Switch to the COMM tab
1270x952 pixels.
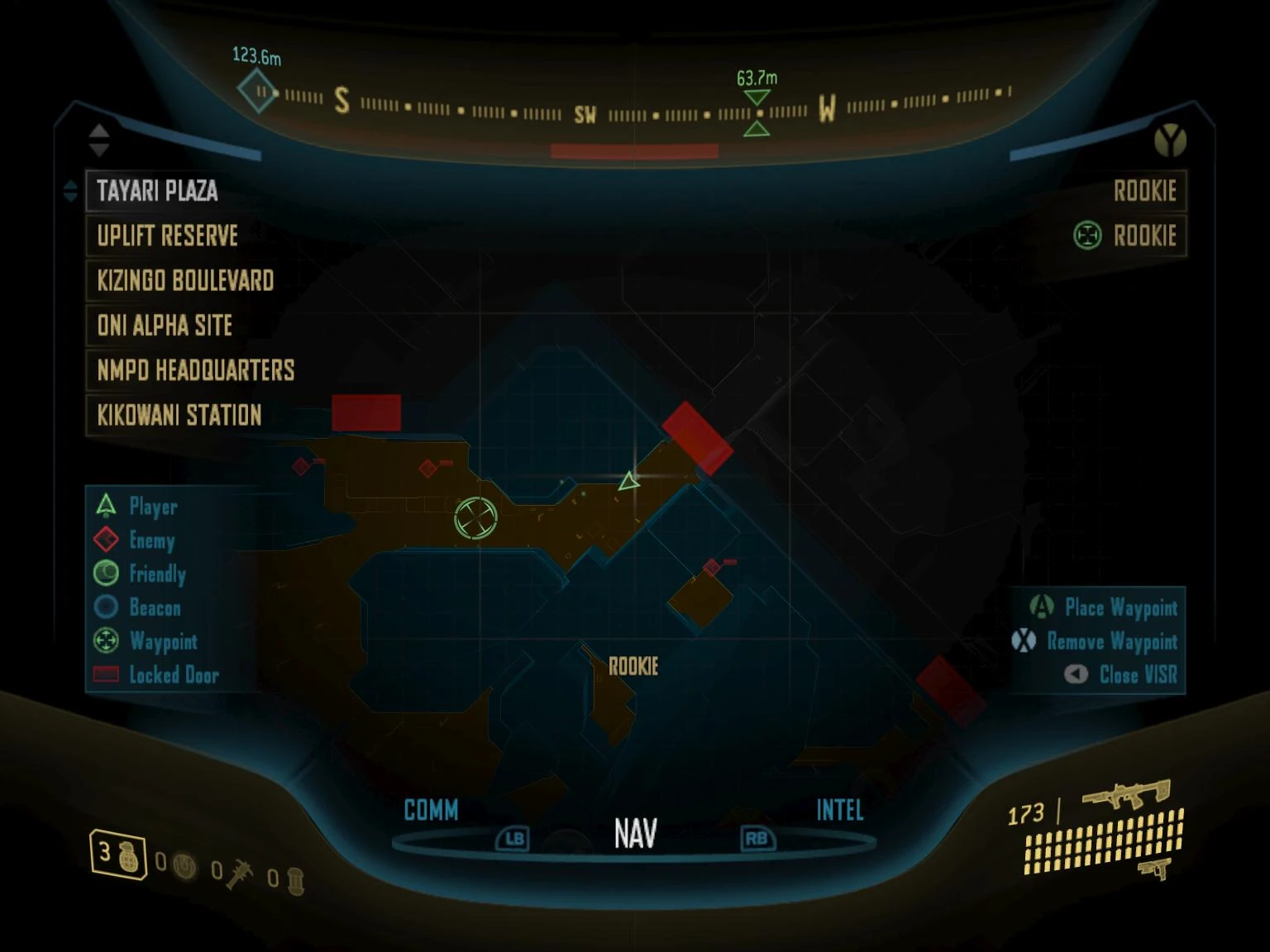[431, 810]
